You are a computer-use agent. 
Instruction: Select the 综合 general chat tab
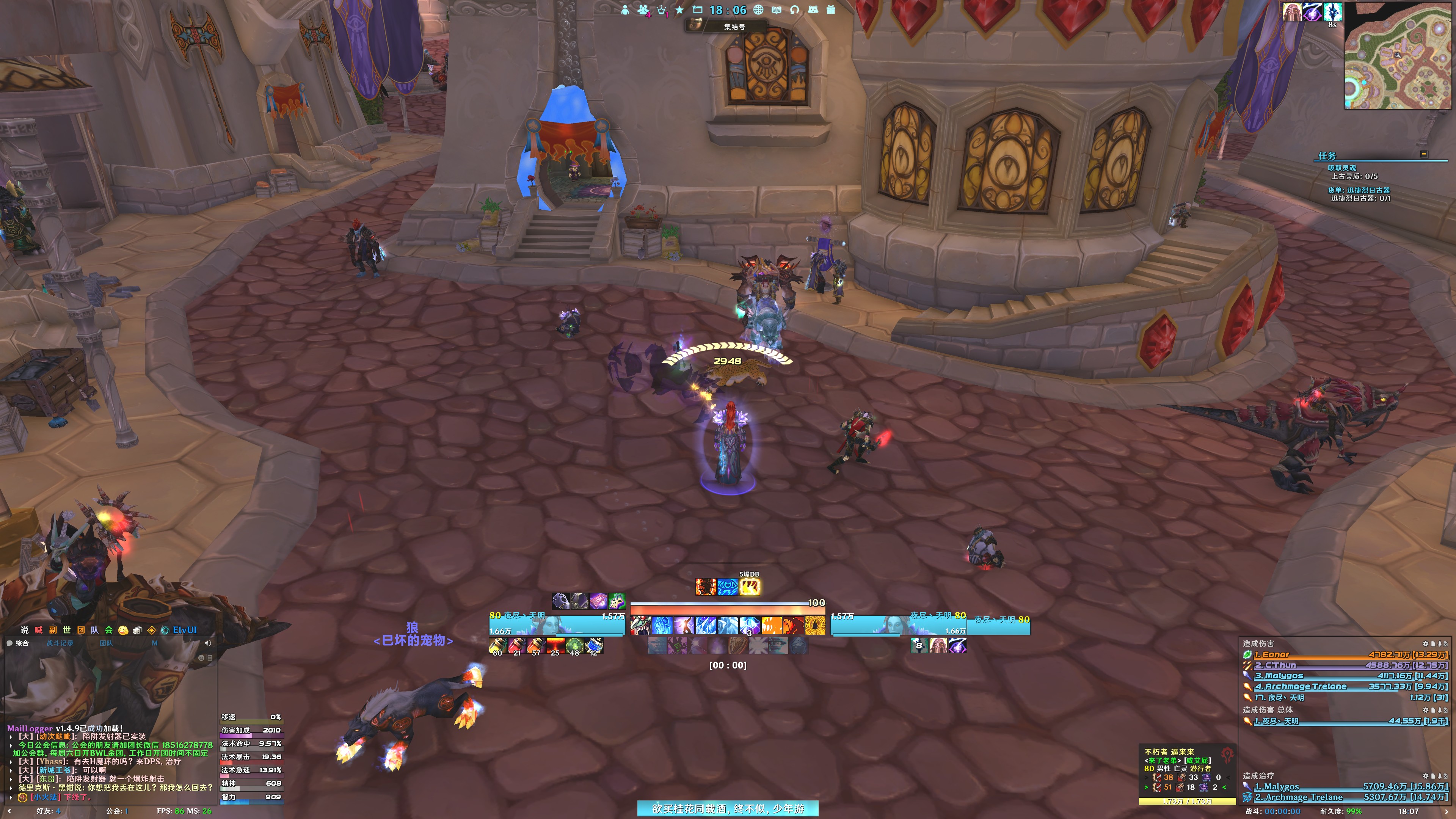pyautogui.click(x=22, y=643)
